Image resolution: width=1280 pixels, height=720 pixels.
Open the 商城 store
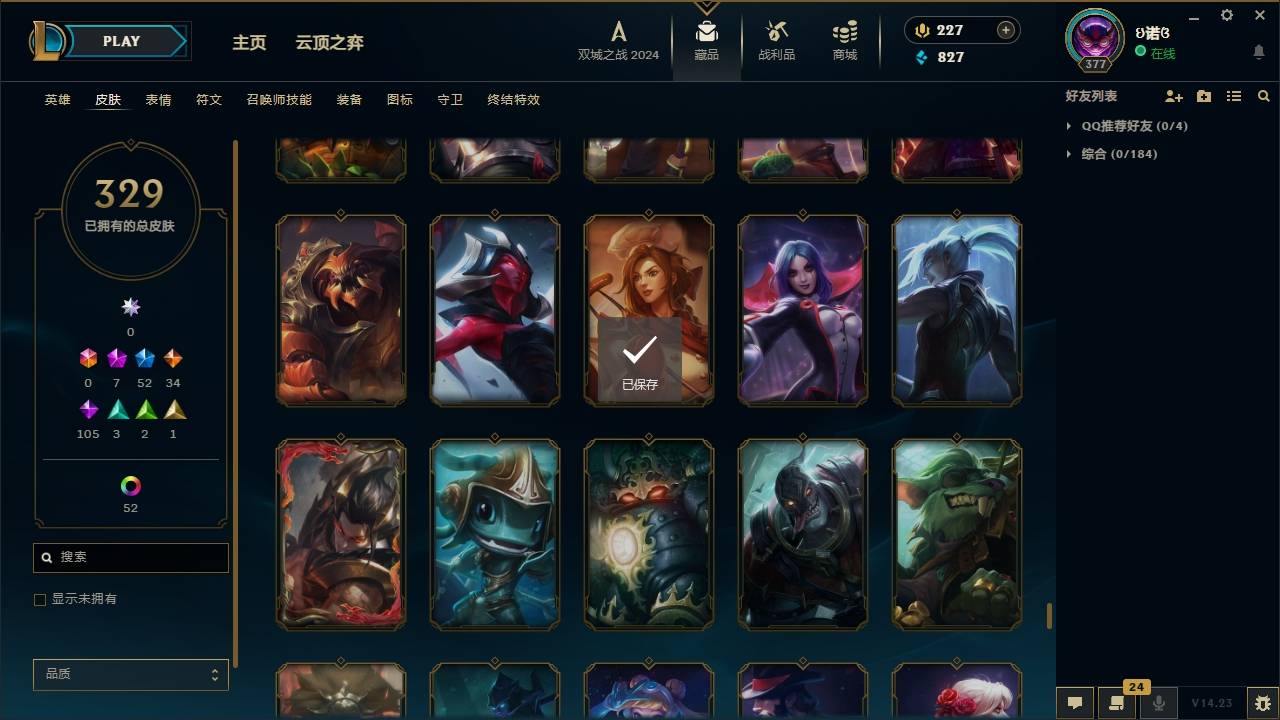(843, 42)
